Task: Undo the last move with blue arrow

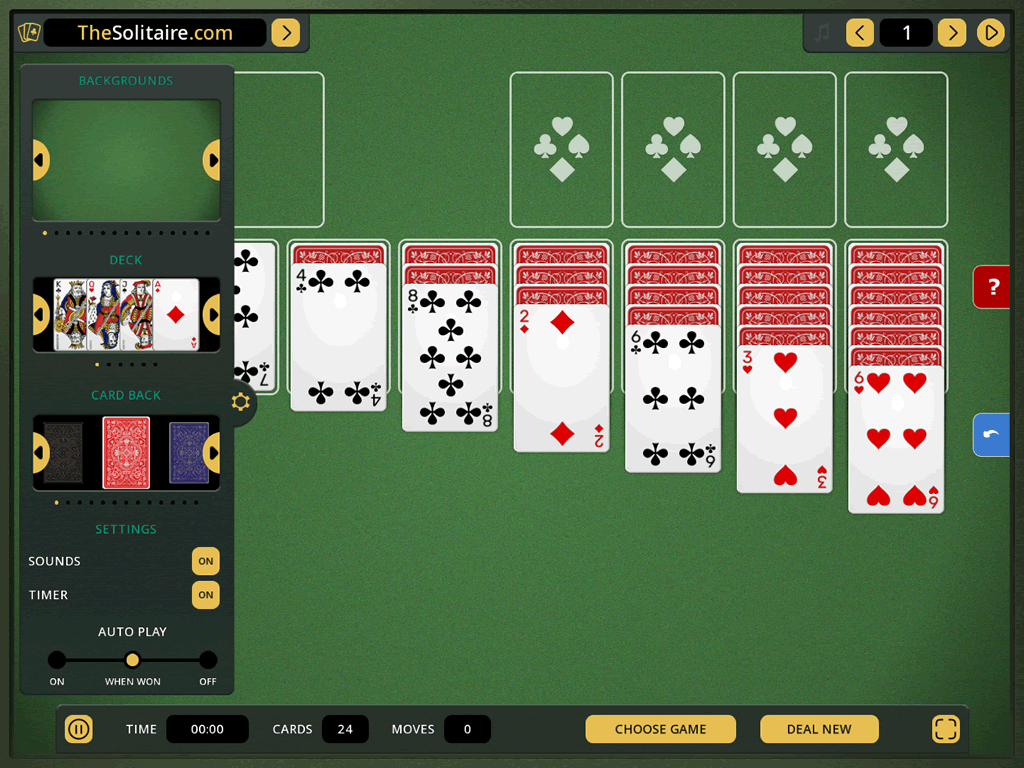Action: pyautogui.click(x=991, y=435)
